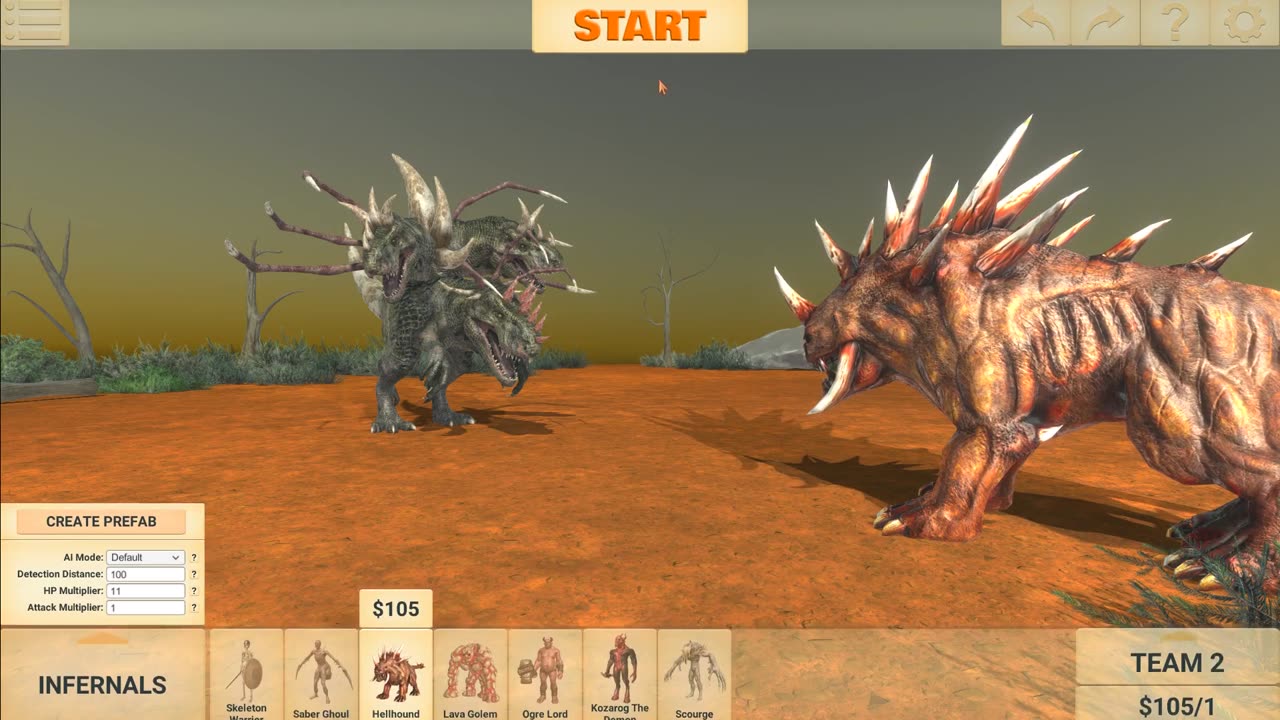Viewport: 1280px width, 720px height.
Task: Choose the Ogre Lord unit
Action: 545,675
